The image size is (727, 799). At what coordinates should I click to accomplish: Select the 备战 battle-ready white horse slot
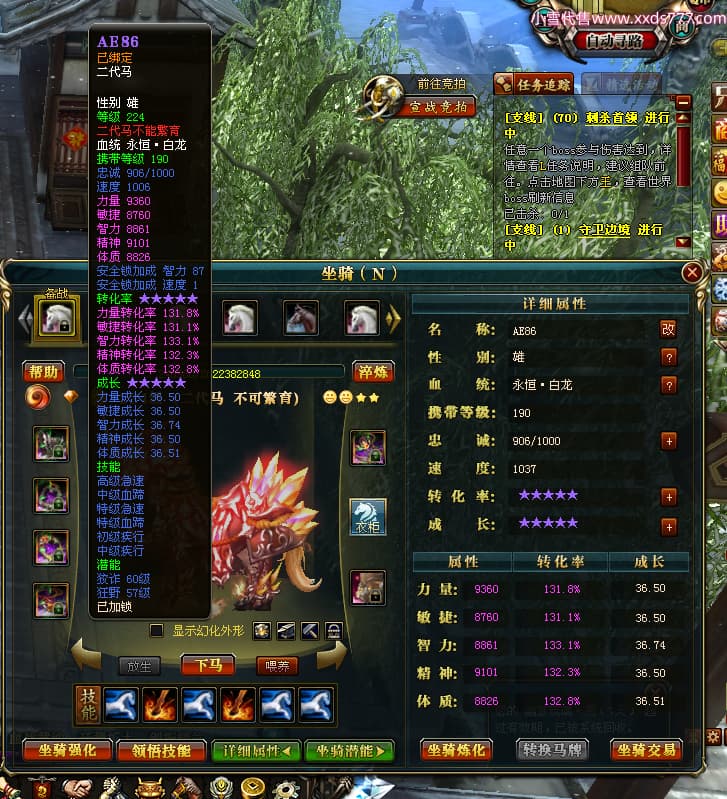(56, 319)
